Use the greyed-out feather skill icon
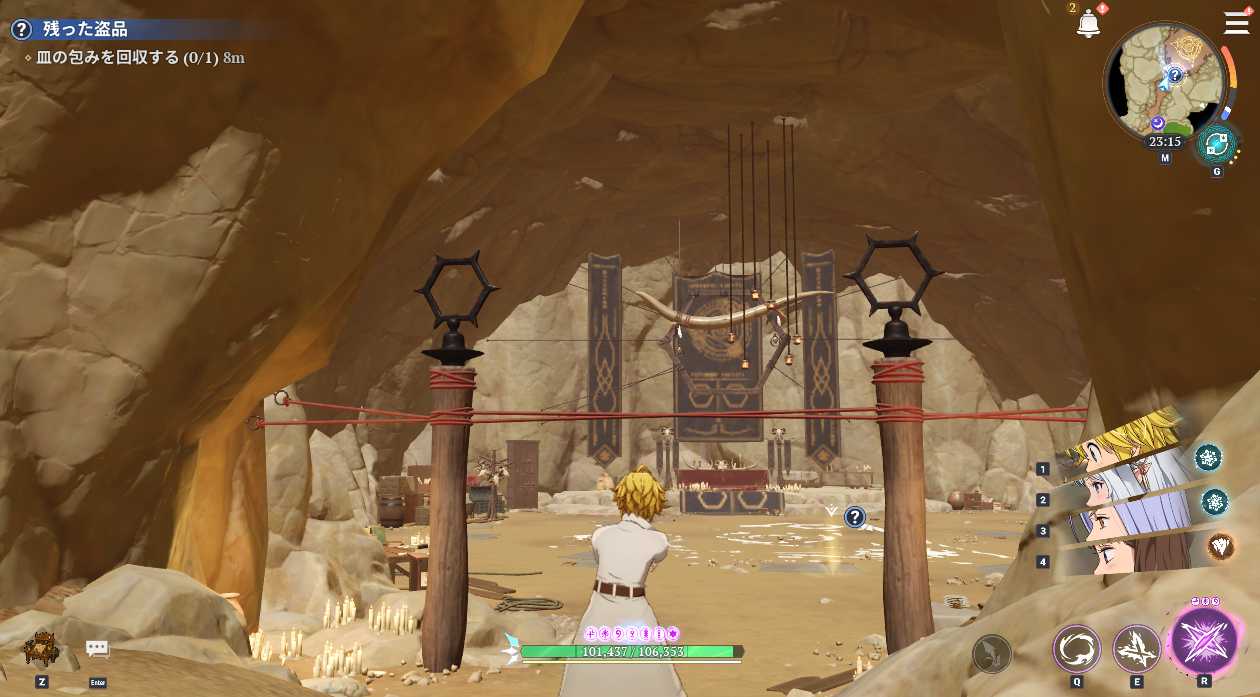Screen dimensions: 1260x697 992,654
